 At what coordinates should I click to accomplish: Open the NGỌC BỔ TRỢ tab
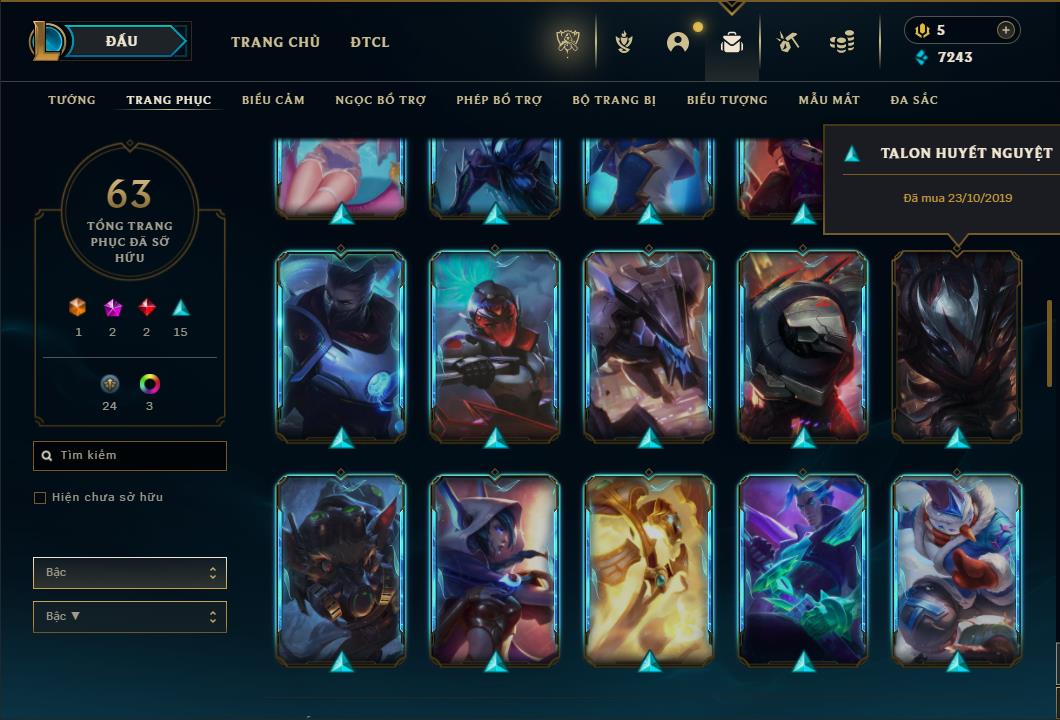(x=380, y=100)
